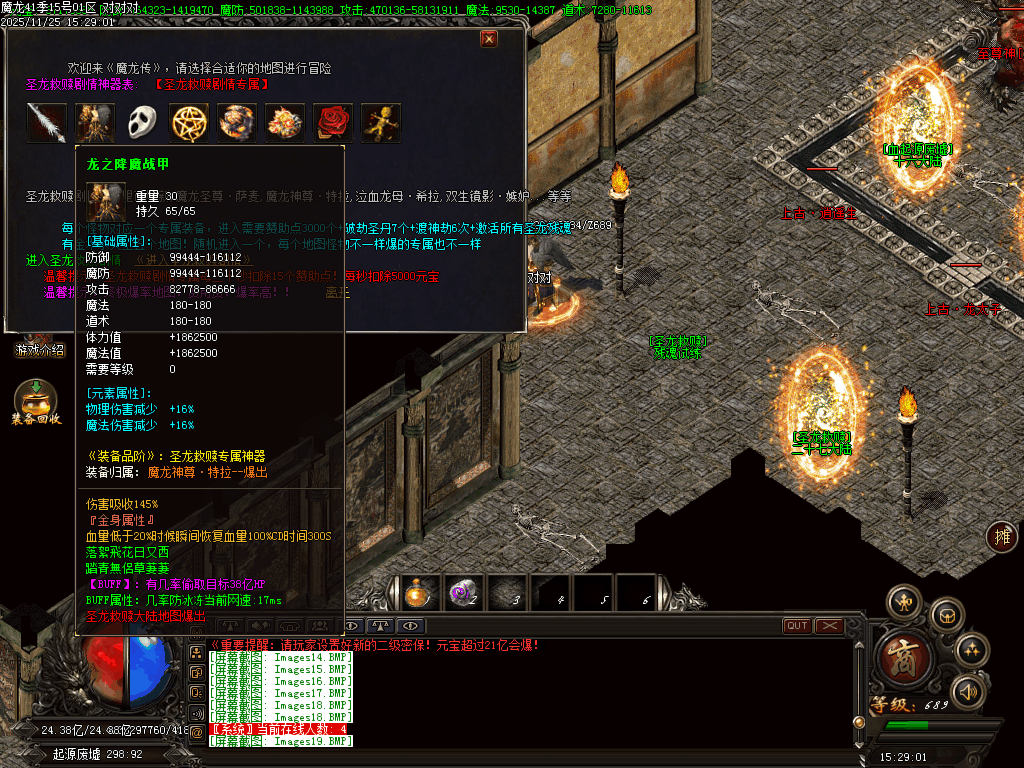The image size is (1024, 768).
Task: Close the 魔龙传 map selection dialog
Action: pos(489,39)
